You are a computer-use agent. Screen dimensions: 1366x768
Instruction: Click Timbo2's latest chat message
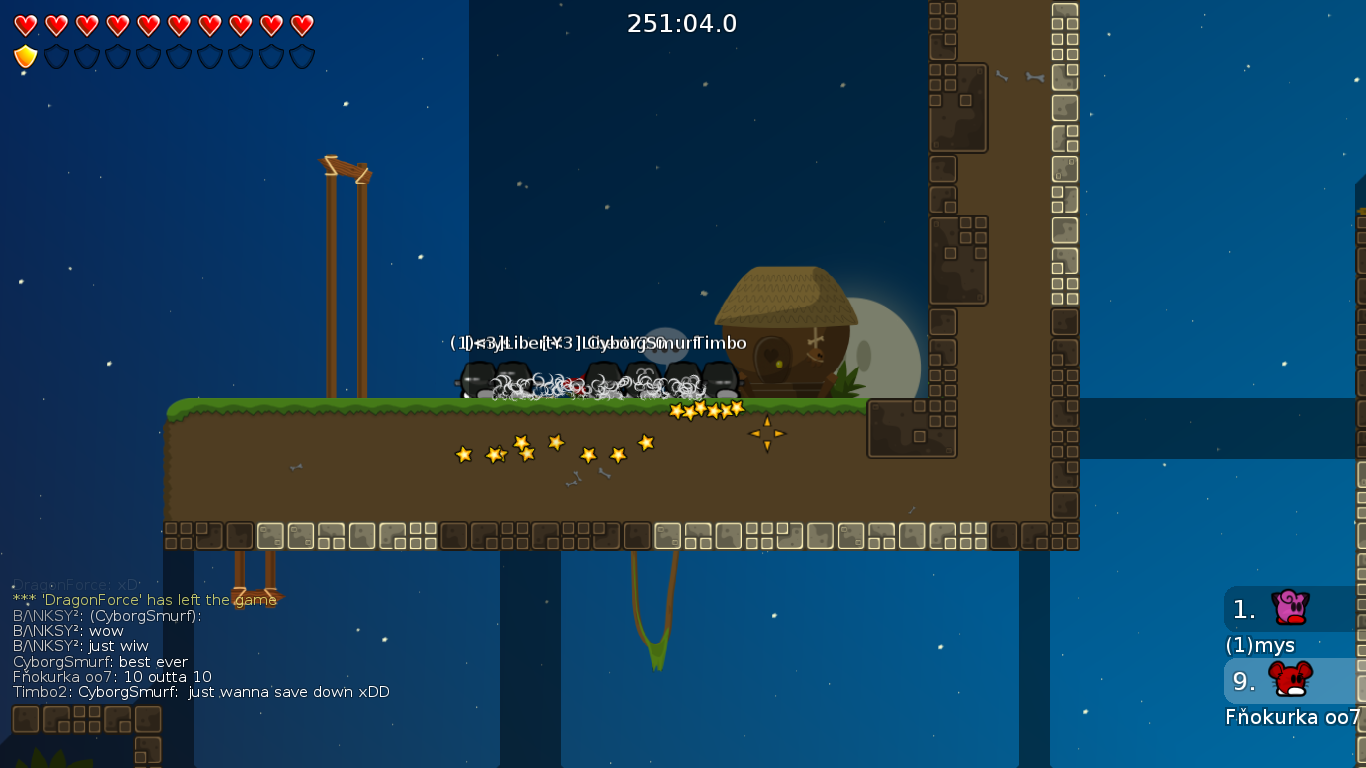pos(201,692)
